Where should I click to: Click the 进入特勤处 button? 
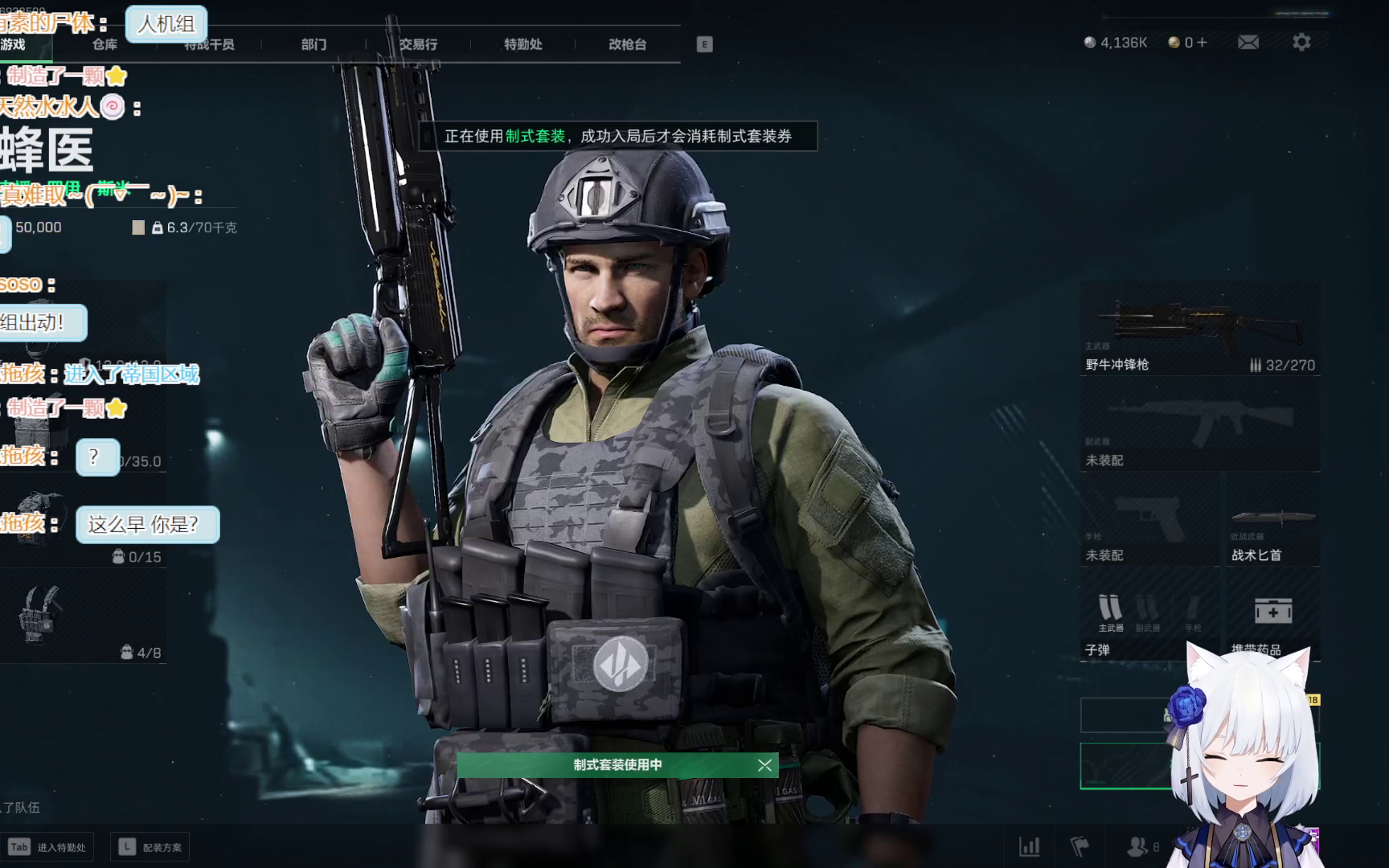point(47,847)
